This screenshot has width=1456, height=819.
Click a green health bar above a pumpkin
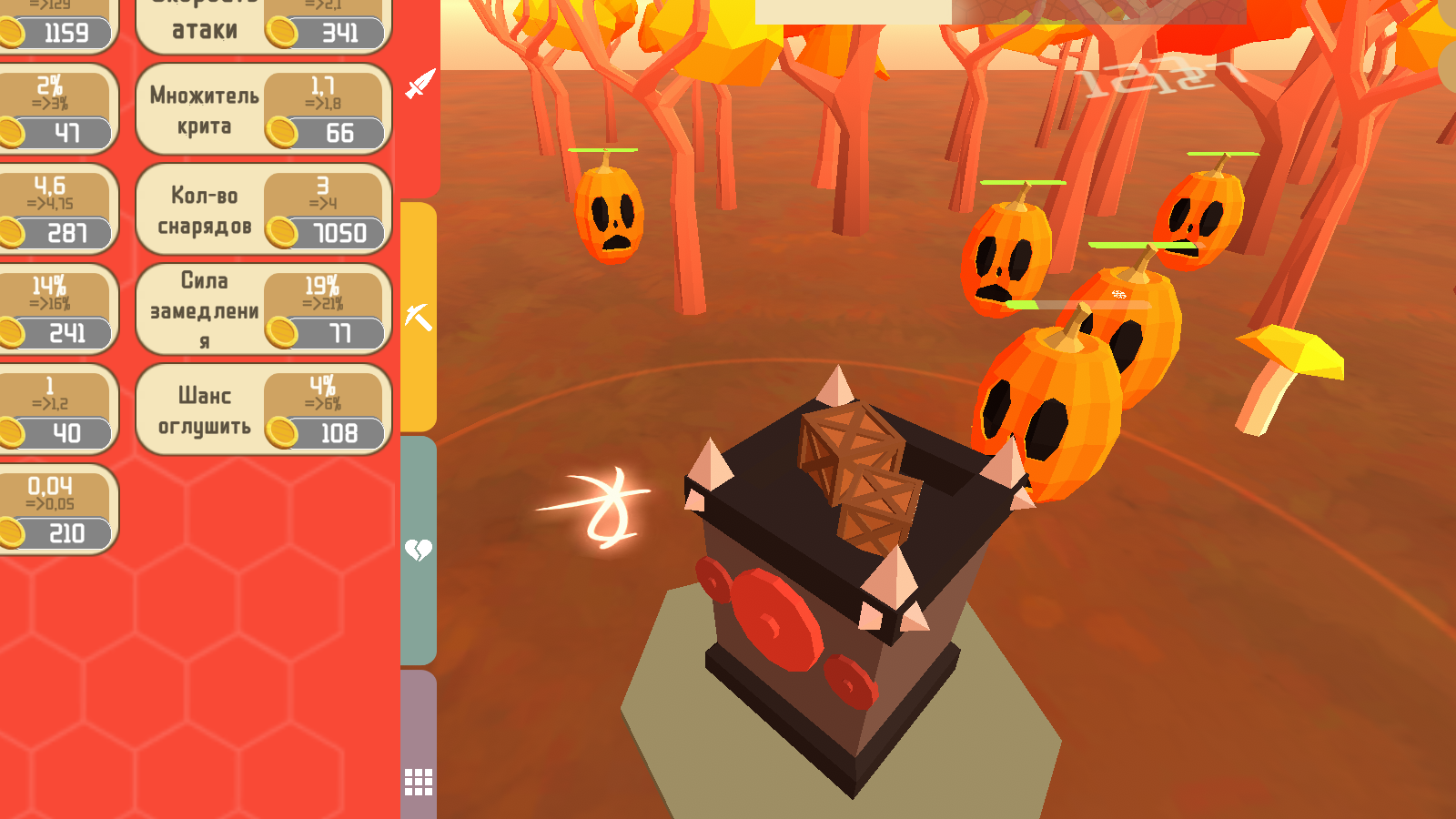pos(1024,182)
